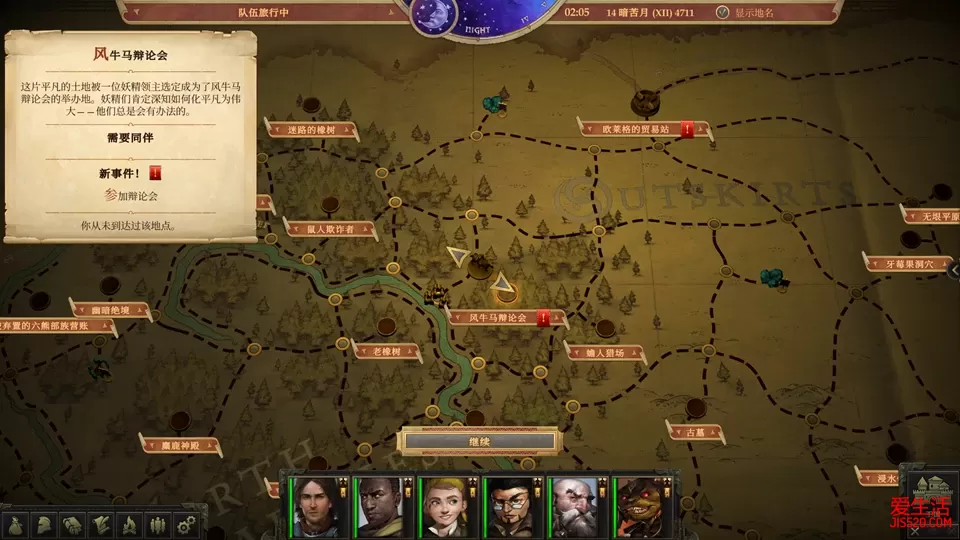Open the inventory bag icon

pos(17,523)
